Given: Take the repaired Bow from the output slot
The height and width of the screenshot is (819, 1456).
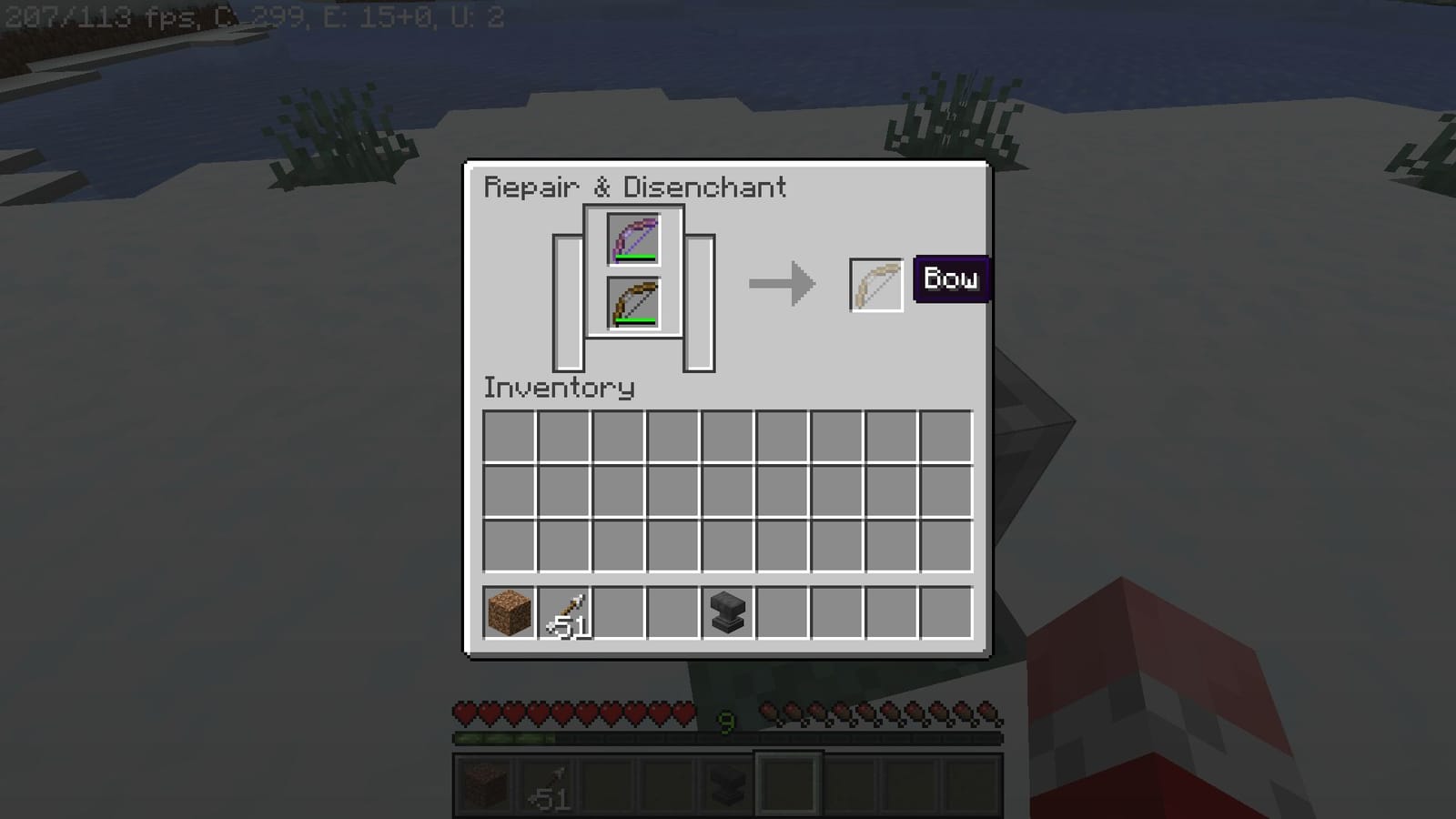Looking at the screenshot, I should point(875,285).
